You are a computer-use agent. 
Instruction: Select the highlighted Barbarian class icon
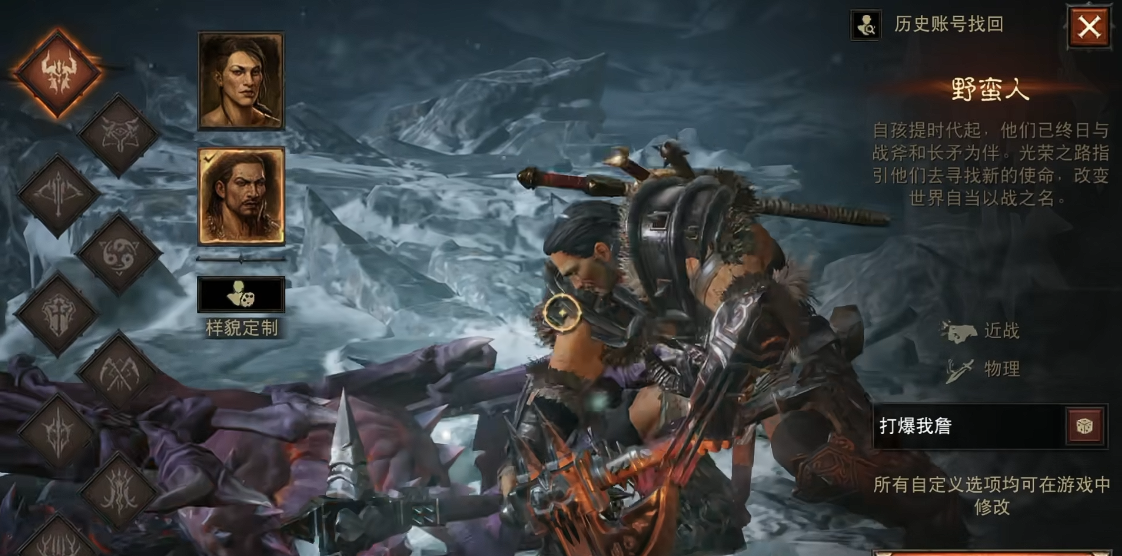(58, 72)
